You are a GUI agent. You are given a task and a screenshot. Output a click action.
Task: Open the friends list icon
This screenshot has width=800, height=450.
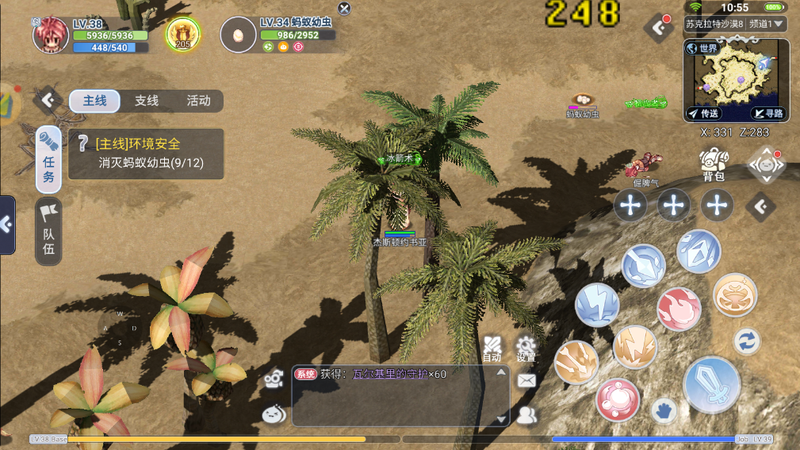(526, 413)
